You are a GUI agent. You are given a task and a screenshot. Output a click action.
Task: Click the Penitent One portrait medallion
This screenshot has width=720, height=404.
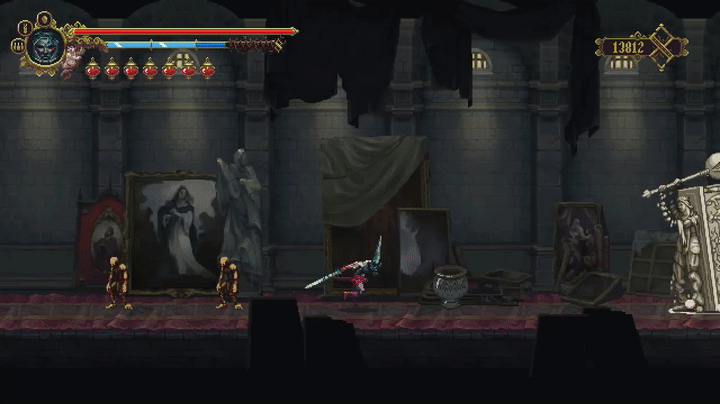(x=45, y=45)
